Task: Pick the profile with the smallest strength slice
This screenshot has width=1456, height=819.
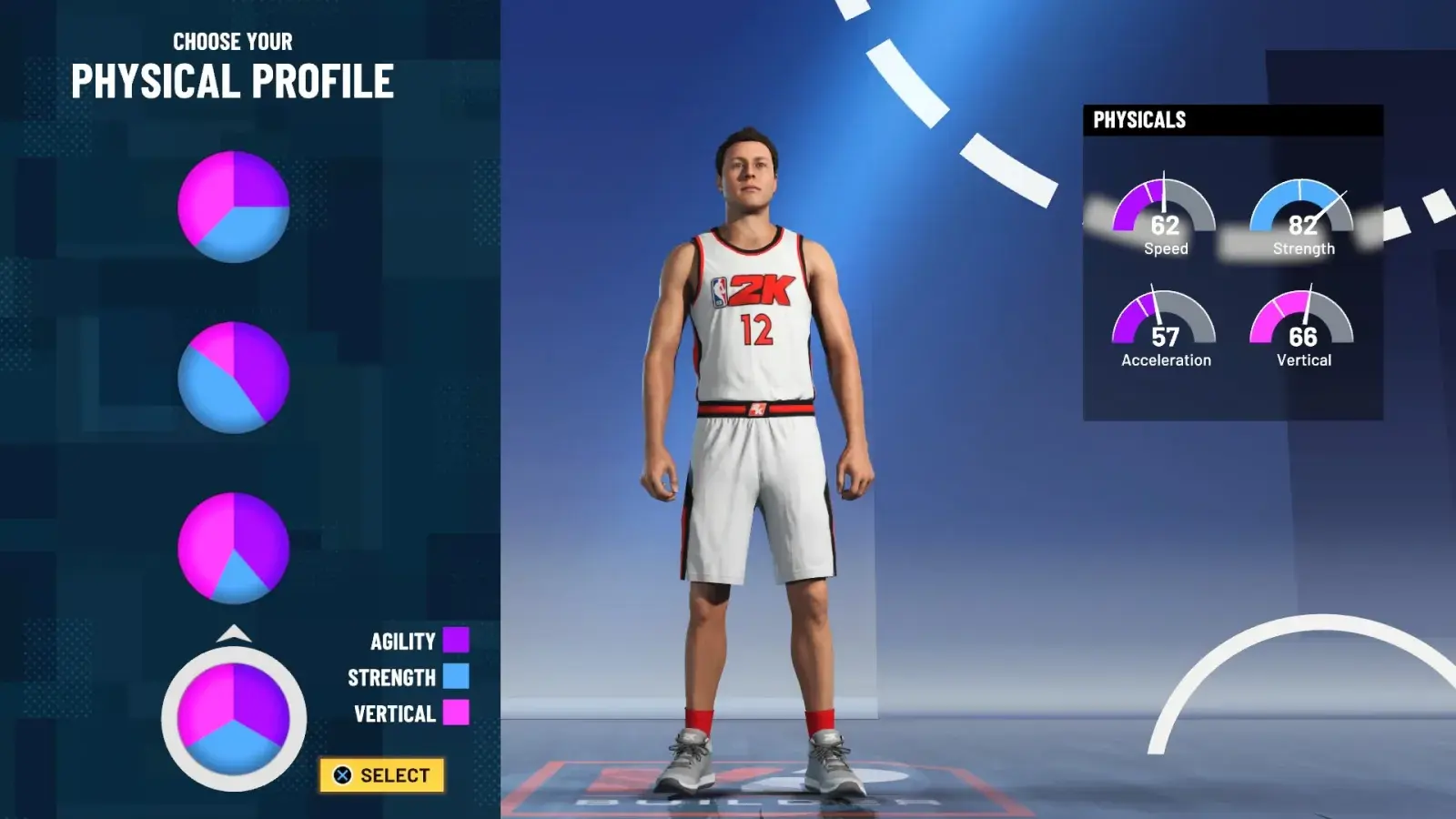Action: tap(234, 548)
